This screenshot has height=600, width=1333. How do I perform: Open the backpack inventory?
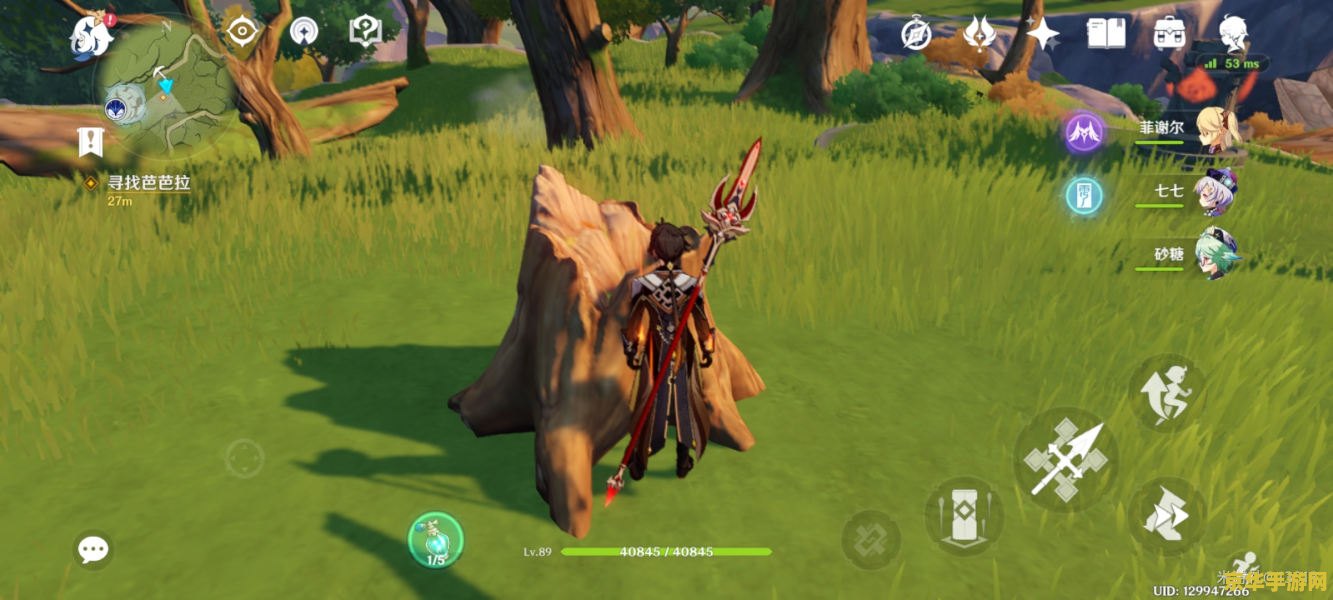click(1169, 34)
